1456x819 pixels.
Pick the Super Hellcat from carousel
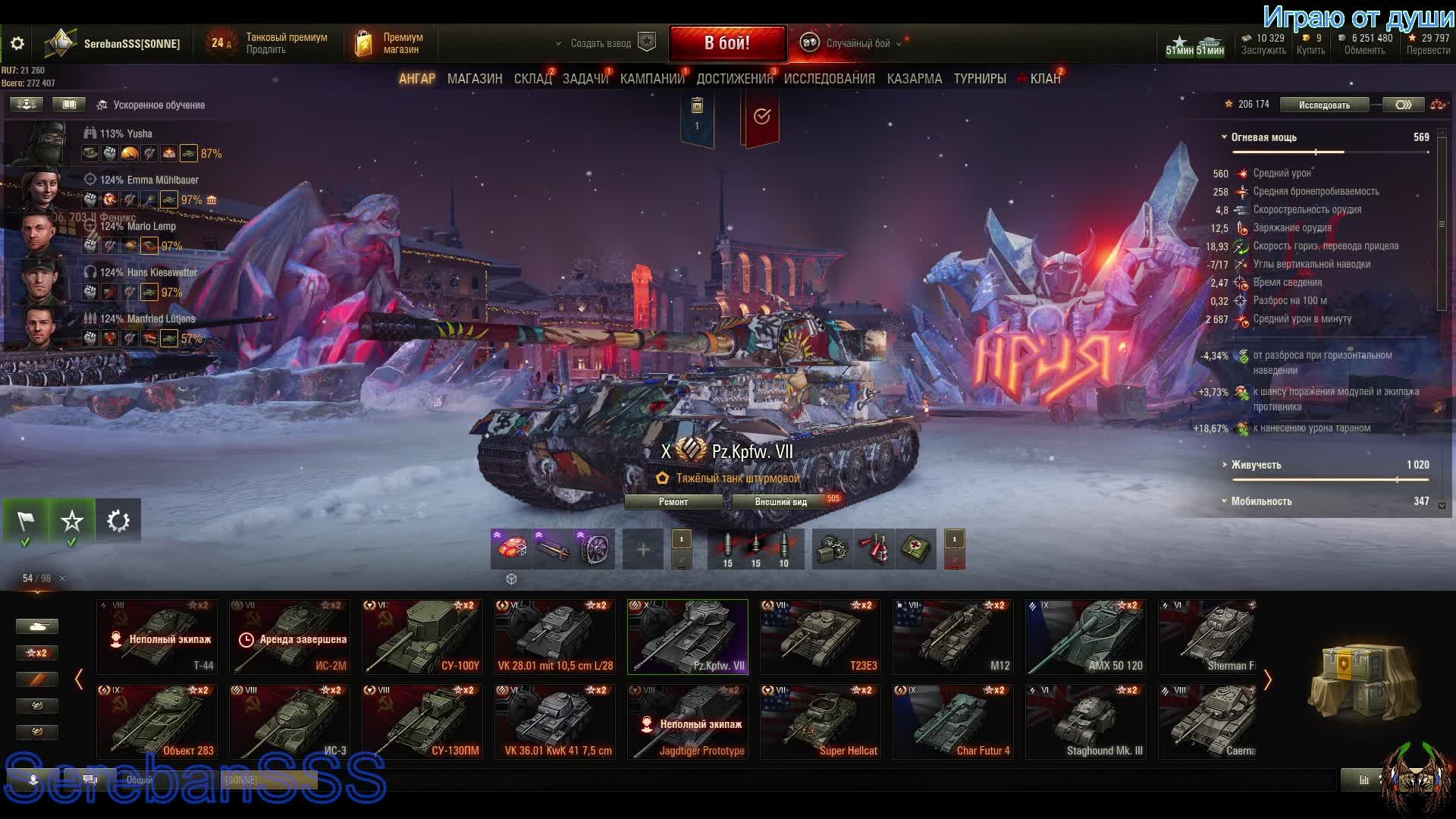click(x=820, y=722)
